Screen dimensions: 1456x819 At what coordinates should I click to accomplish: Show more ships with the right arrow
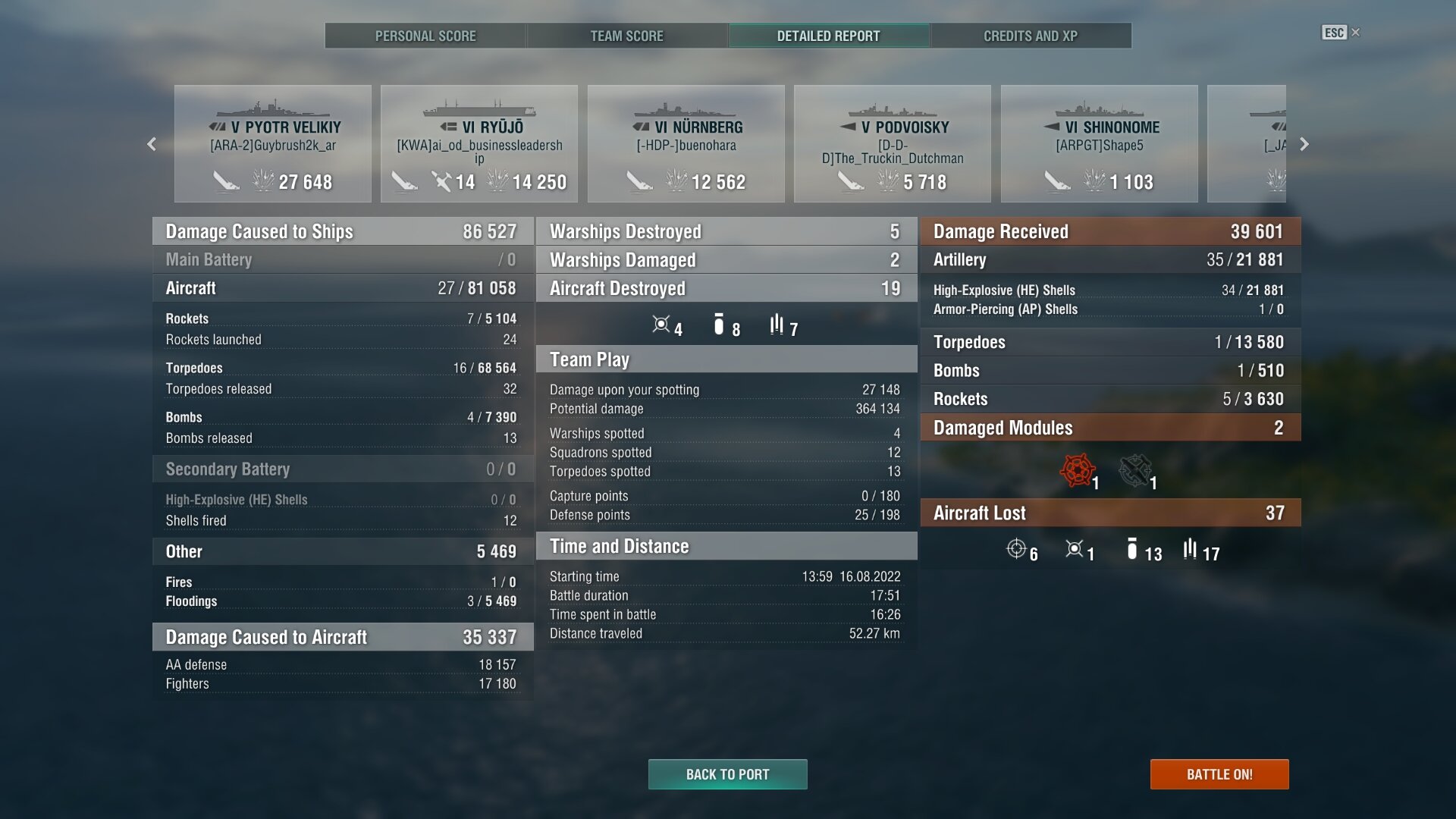click(x=1304, y=144)
